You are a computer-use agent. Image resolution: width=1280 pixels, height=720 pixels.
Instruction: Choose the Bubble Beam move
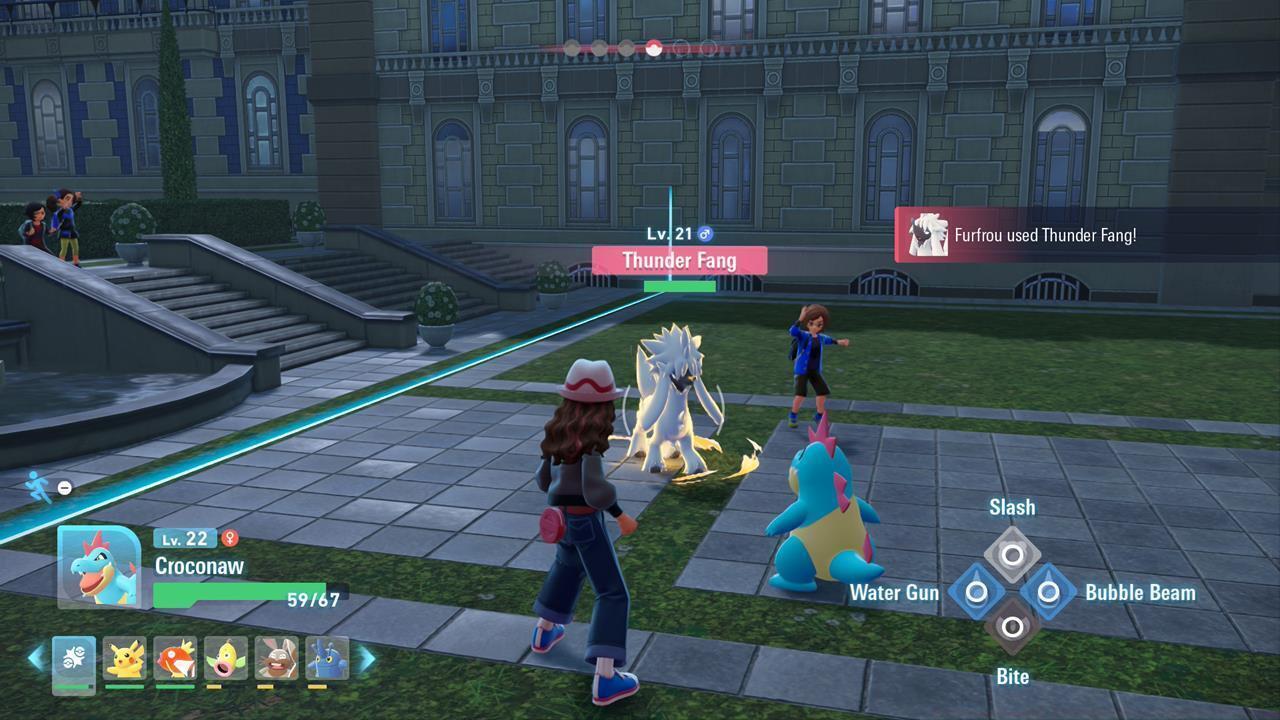click(1048, 592)
